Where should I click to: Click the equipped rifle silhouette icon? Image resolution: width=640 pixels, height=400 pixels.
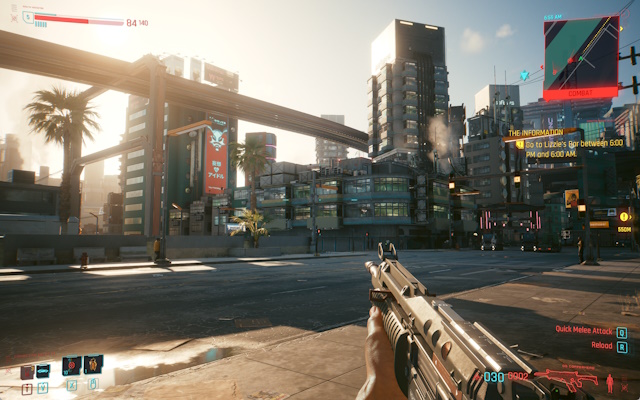[565, 379]
